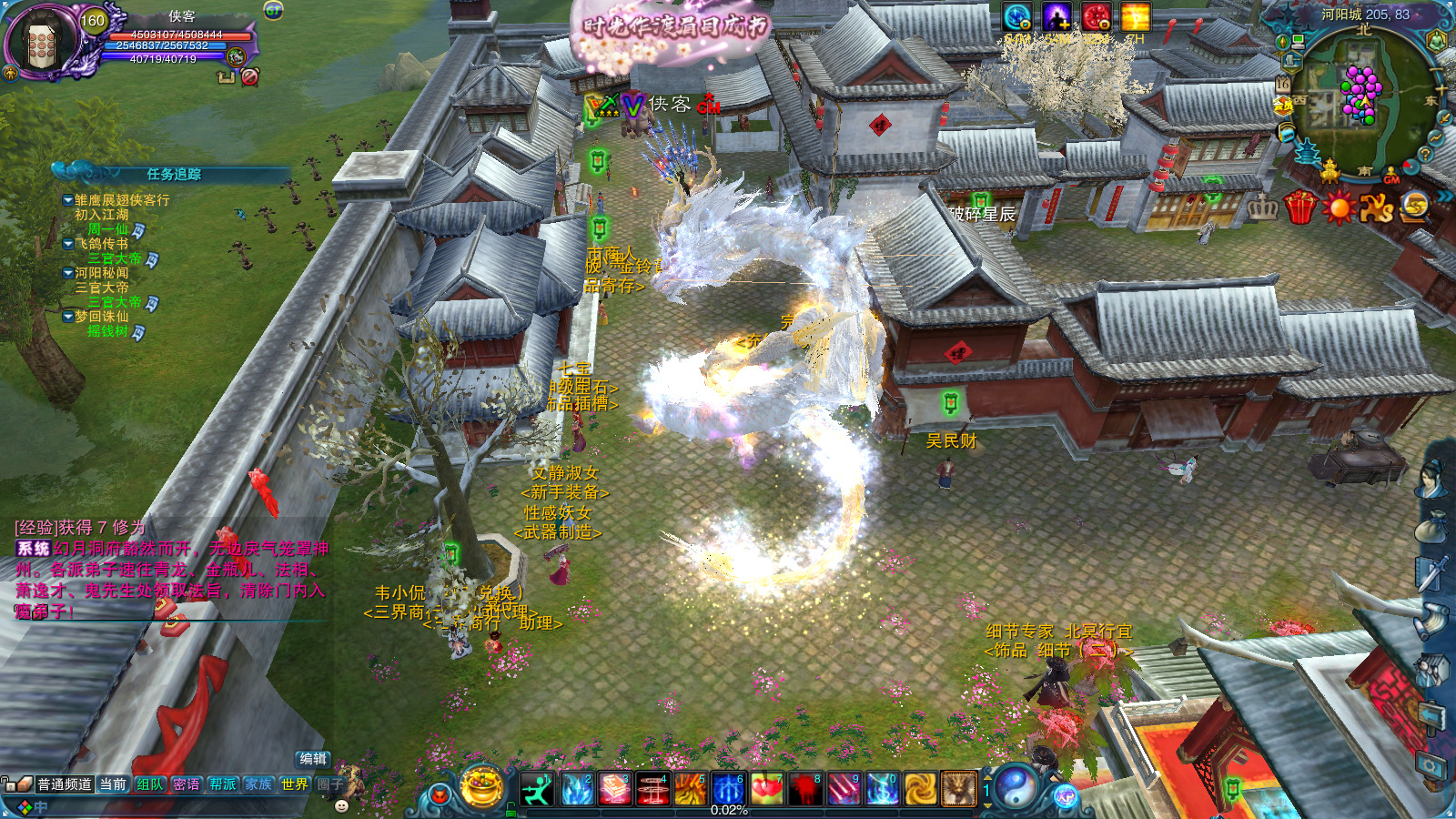
Task: Activate the green running figure skill
Action: (x=537, y=789)
